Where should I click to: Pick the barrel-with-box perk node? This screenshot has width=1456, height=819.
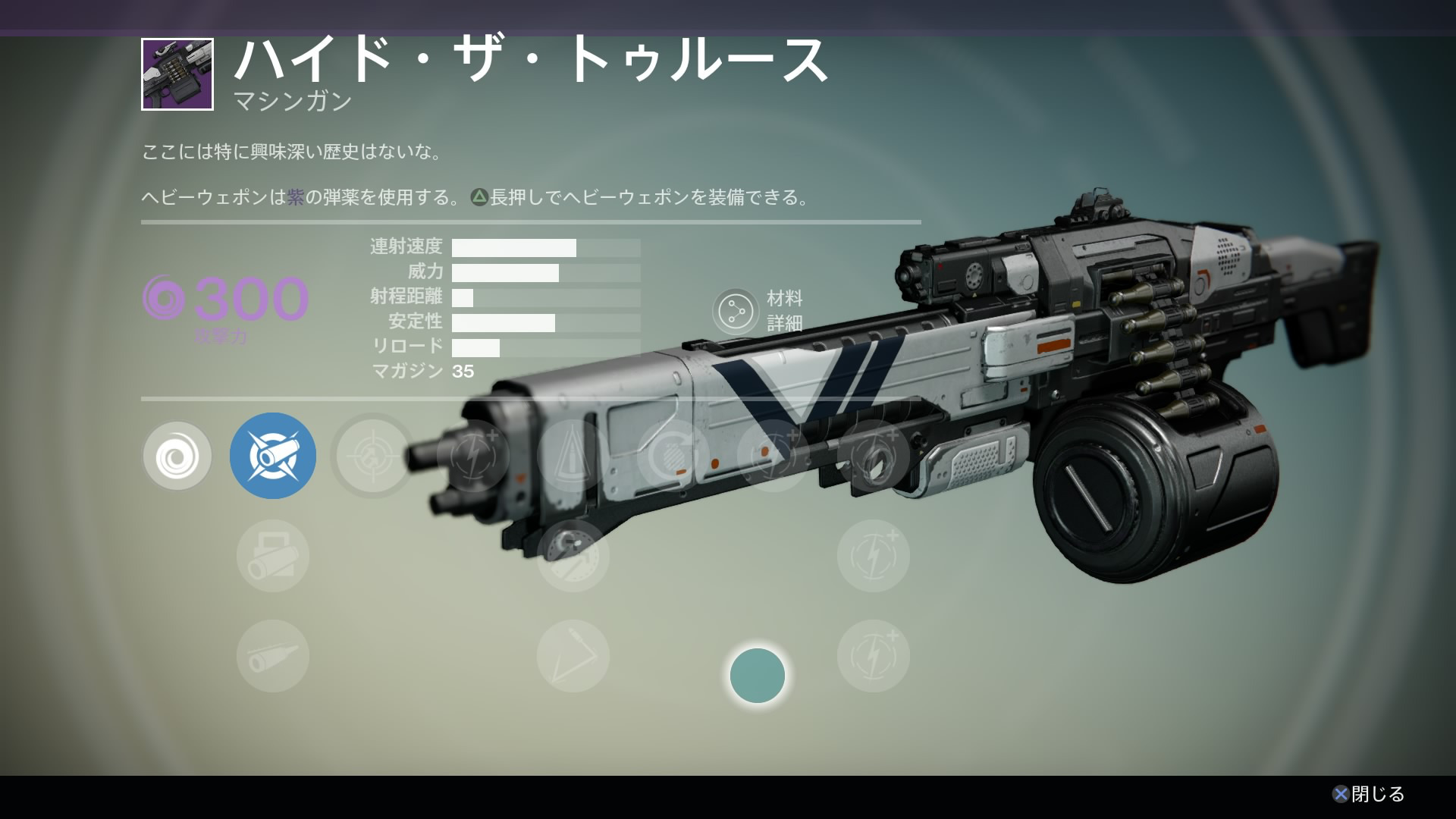pos(273,556)
